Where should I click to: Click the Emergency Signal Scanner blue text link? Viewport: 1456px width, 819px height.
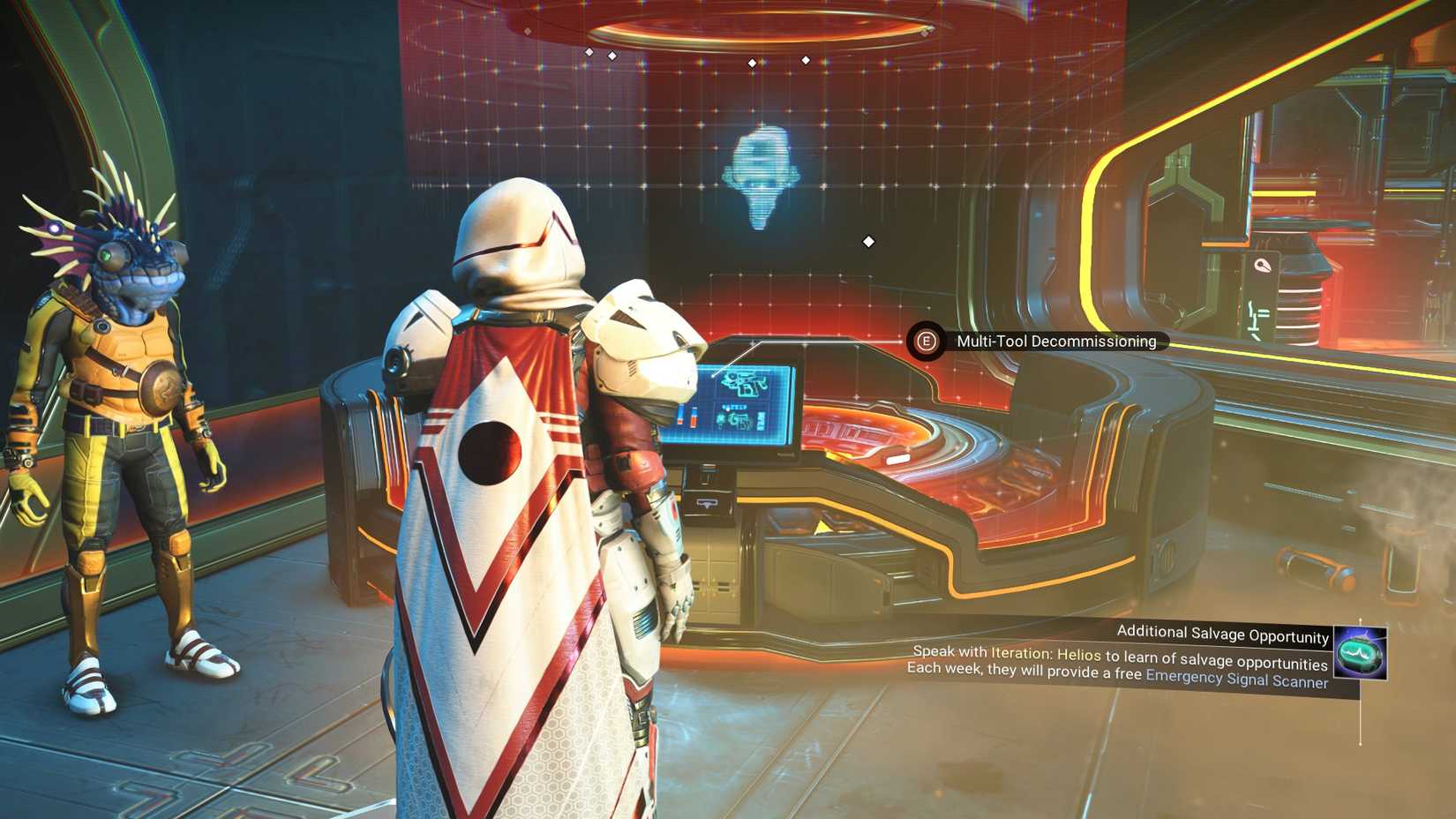coord(1236,681)
